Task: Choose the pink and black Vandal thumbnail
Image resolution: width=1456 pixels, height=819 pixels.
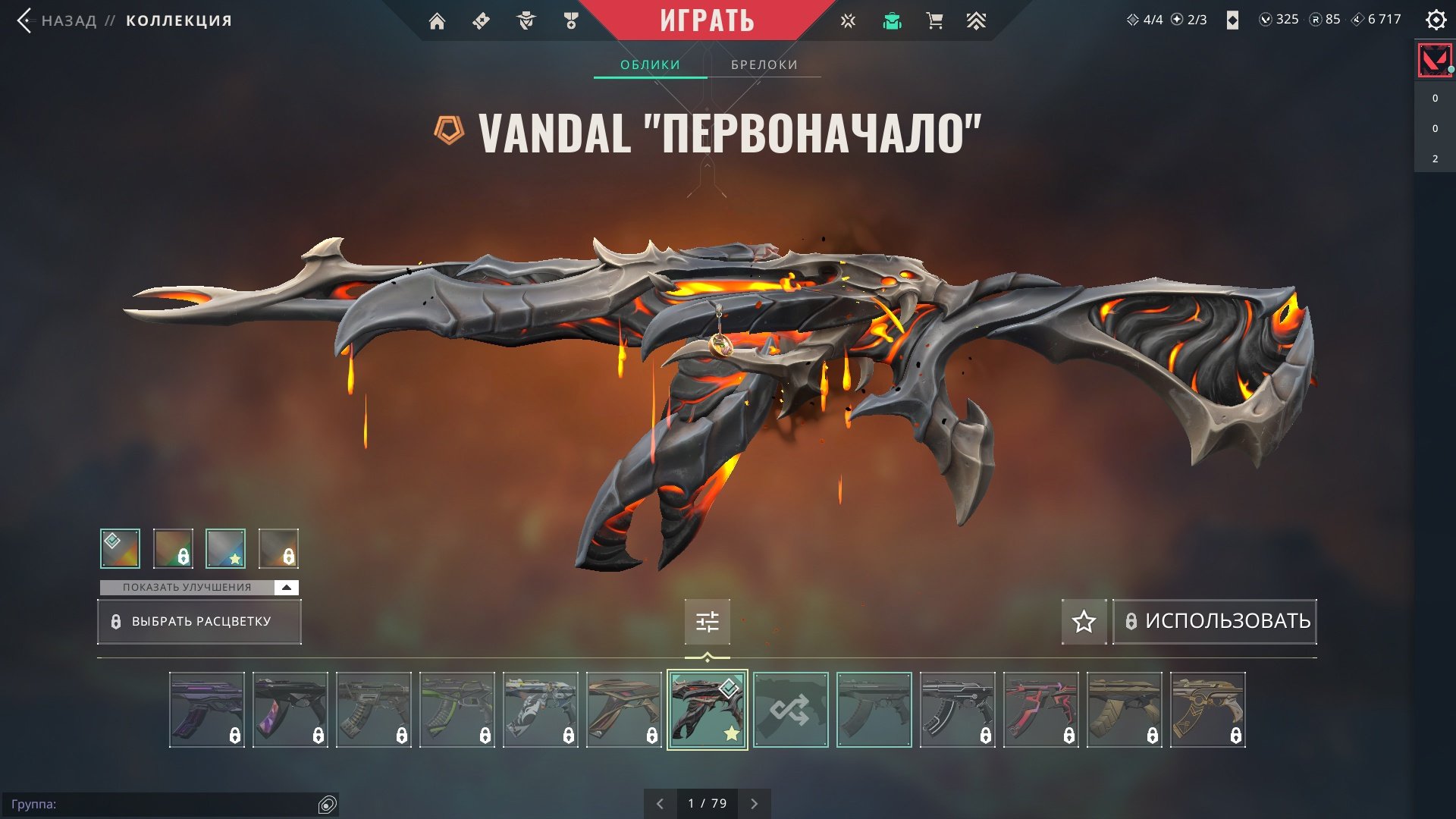Action: (1040, 710)
